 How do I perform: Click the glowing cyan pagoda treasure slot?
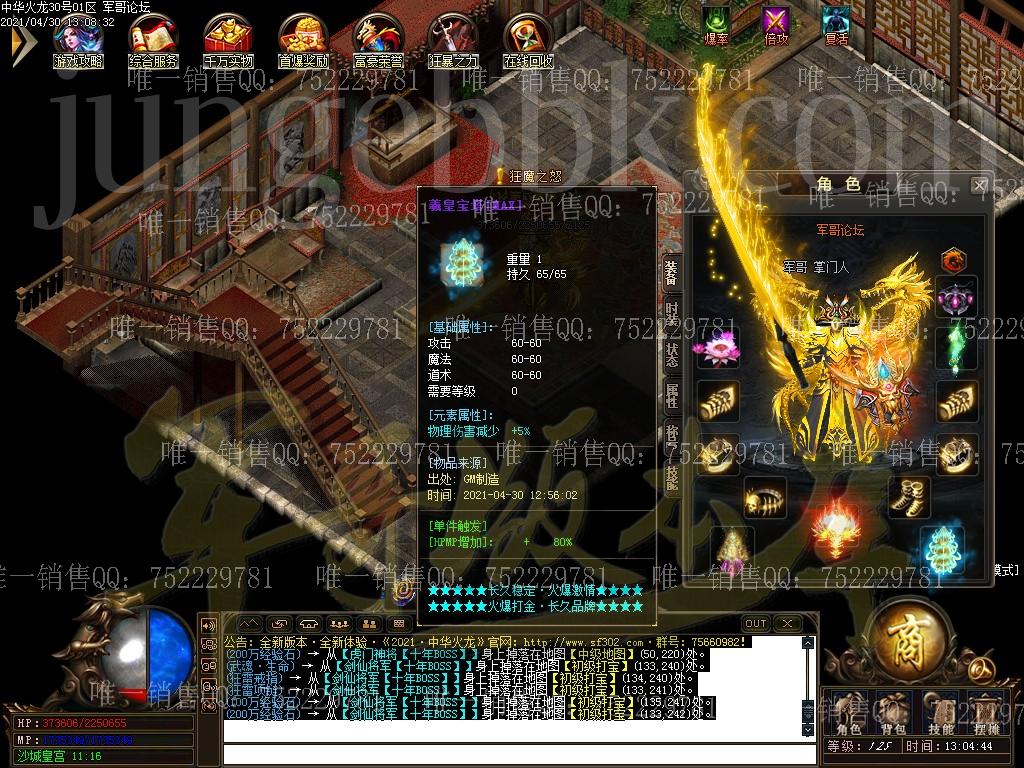click(941, 549)
